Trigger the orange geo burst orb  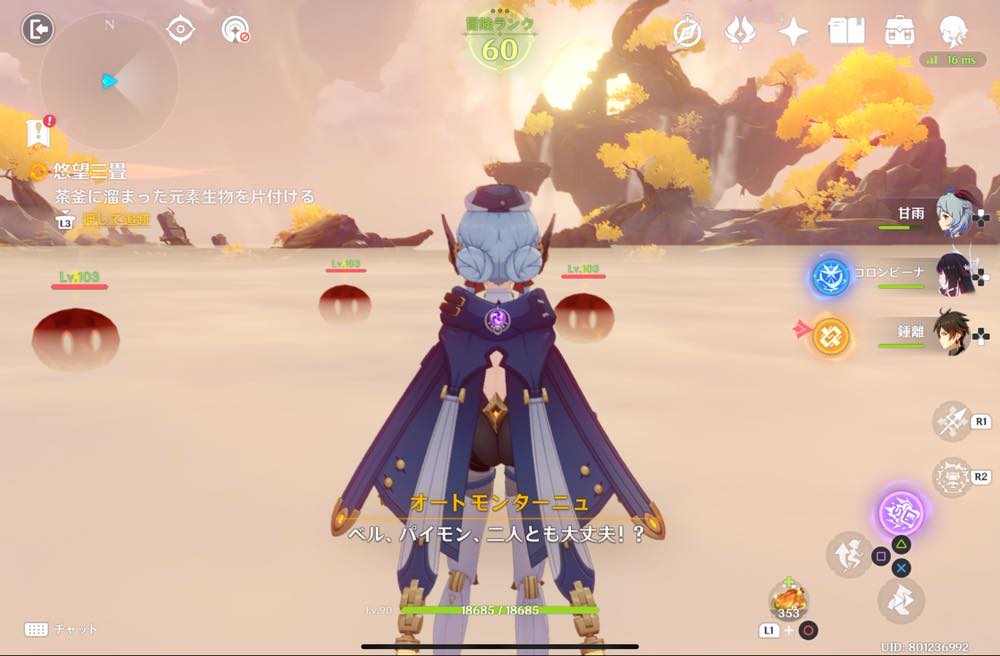click(x=830, y=336)
